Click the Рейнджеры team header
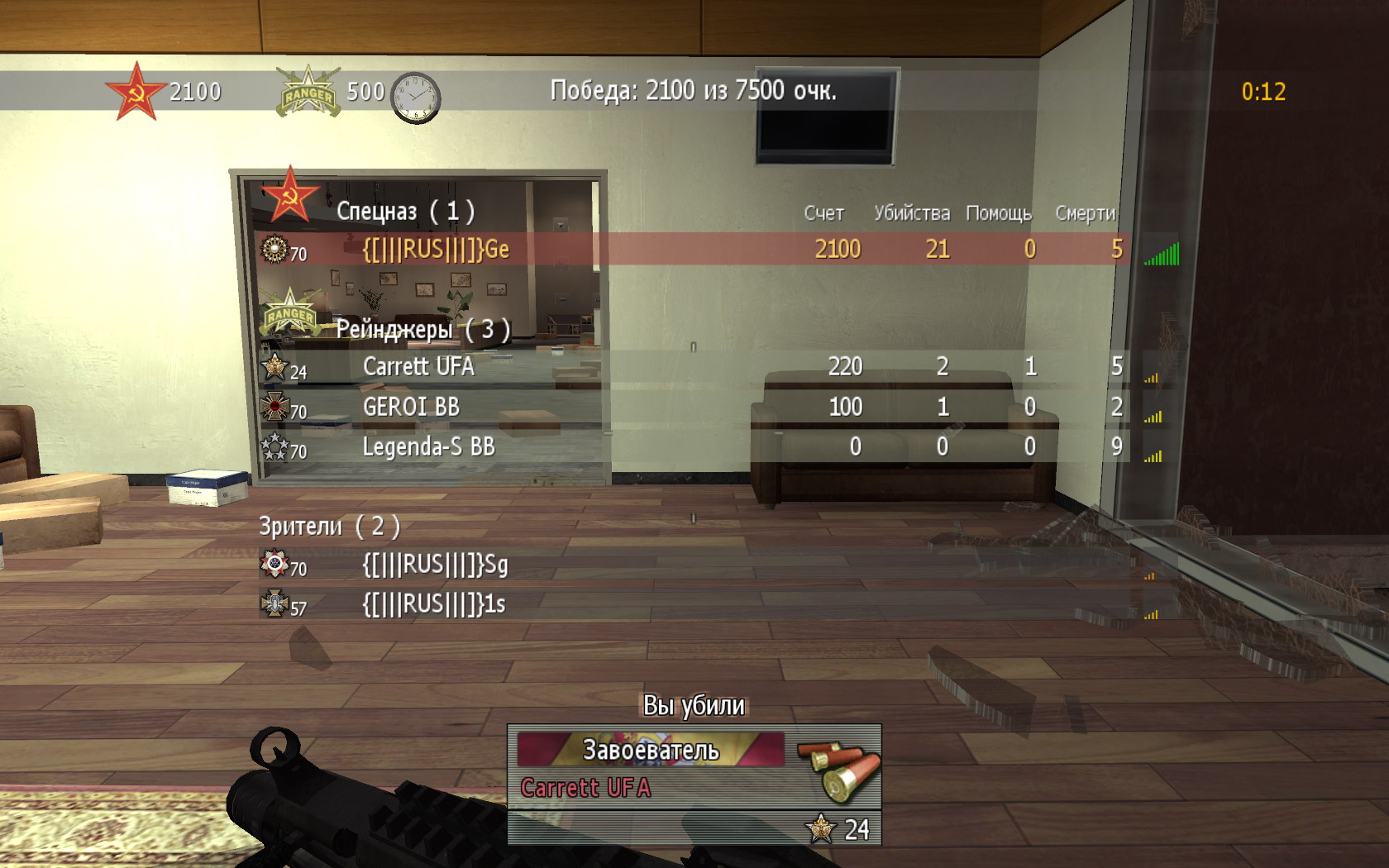Image resolution: width=1389 pixels, height=868 pixels. [422, 330]
